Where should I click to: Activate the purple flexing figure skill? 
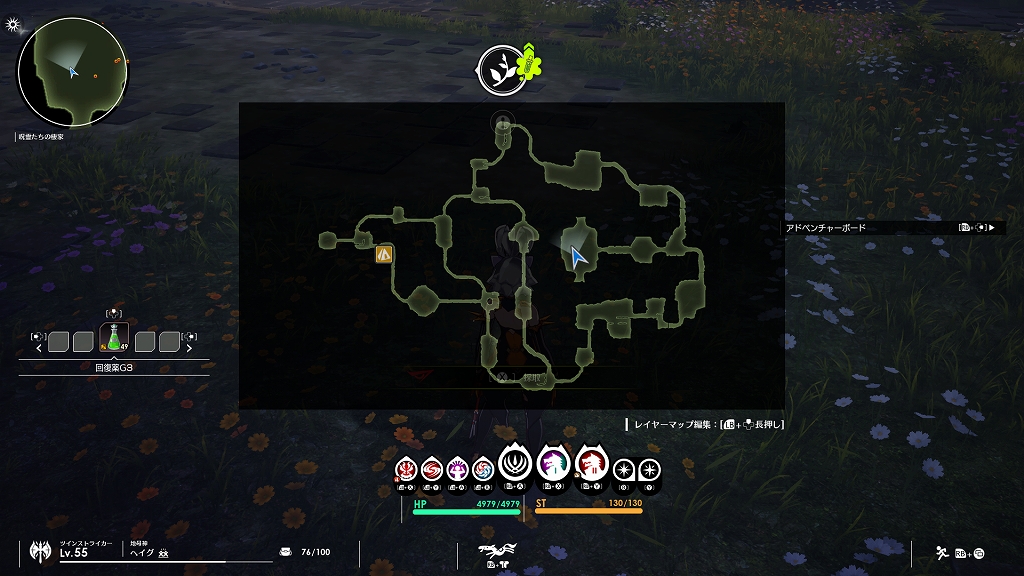[x=458, y=468]
